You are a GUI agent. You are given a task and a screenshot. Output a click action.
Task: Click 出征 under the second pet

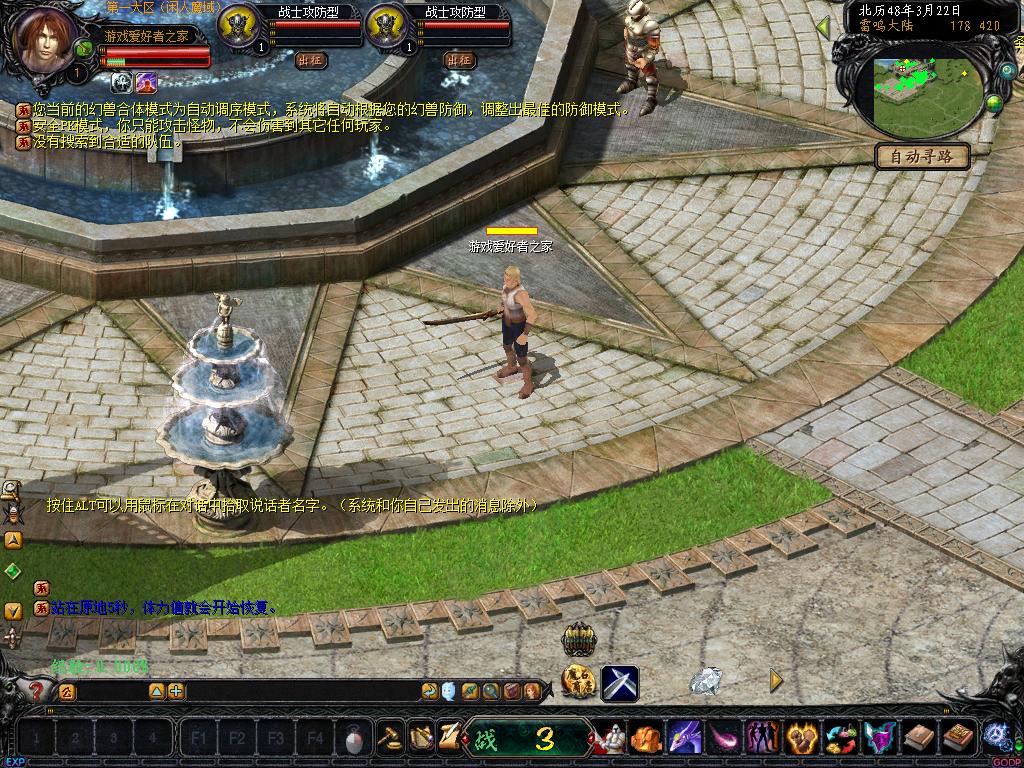click(459, 60)
